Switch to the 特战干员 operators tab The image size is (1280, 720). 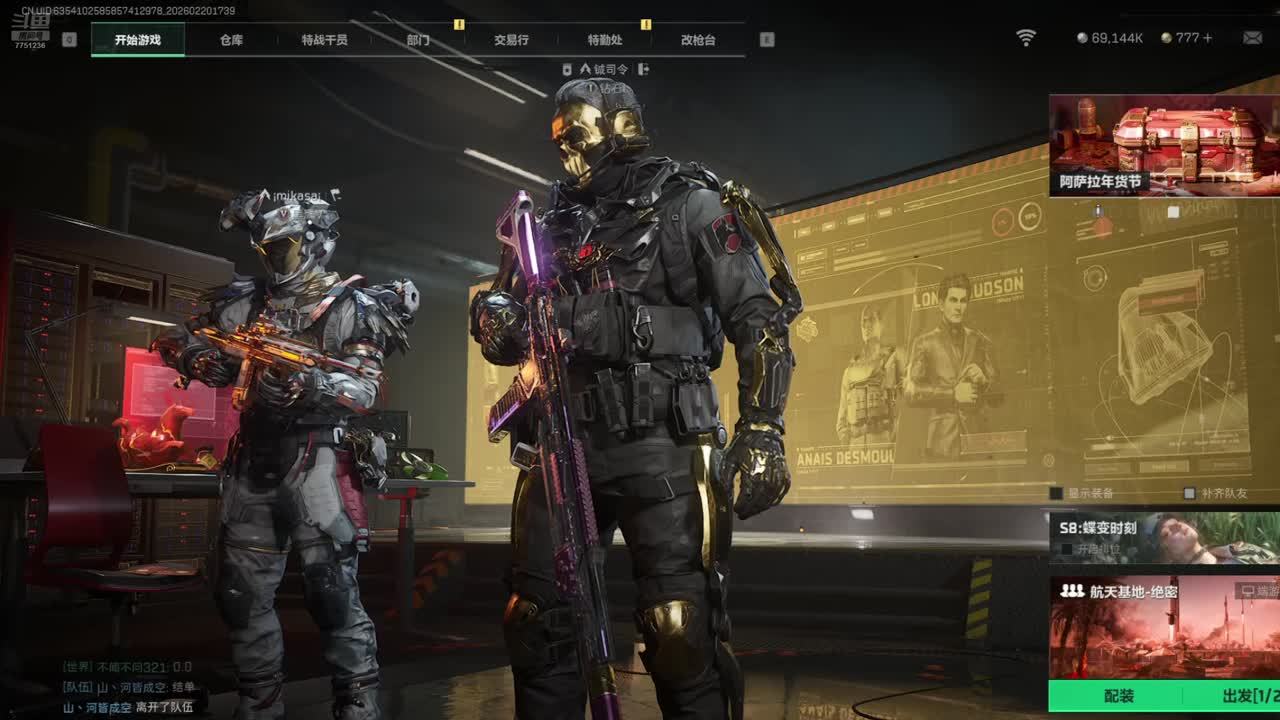(324, 40)
